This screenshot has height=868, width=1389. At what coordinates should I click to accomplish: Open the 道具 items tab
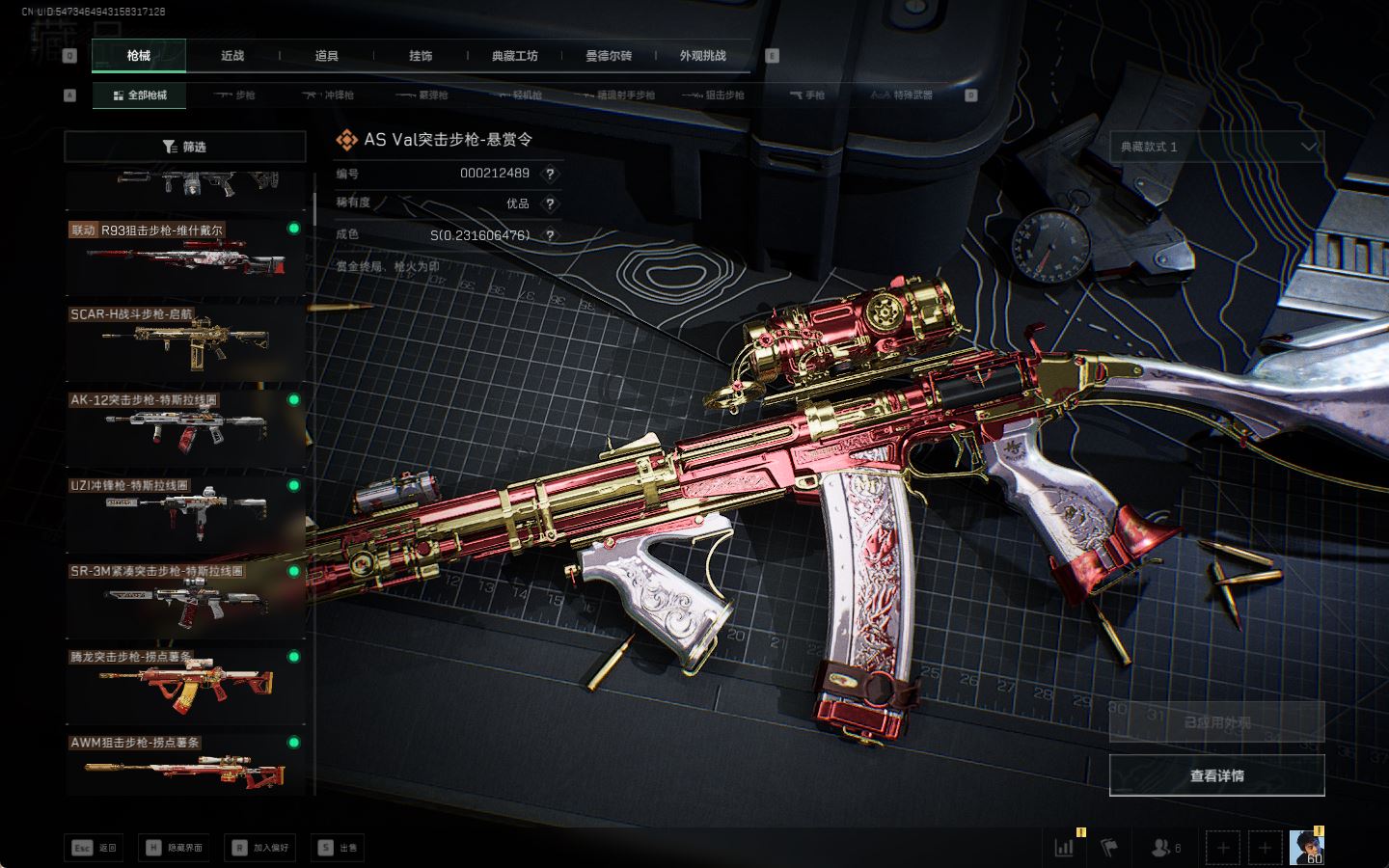pyautogui.click(x=326, y=56)
